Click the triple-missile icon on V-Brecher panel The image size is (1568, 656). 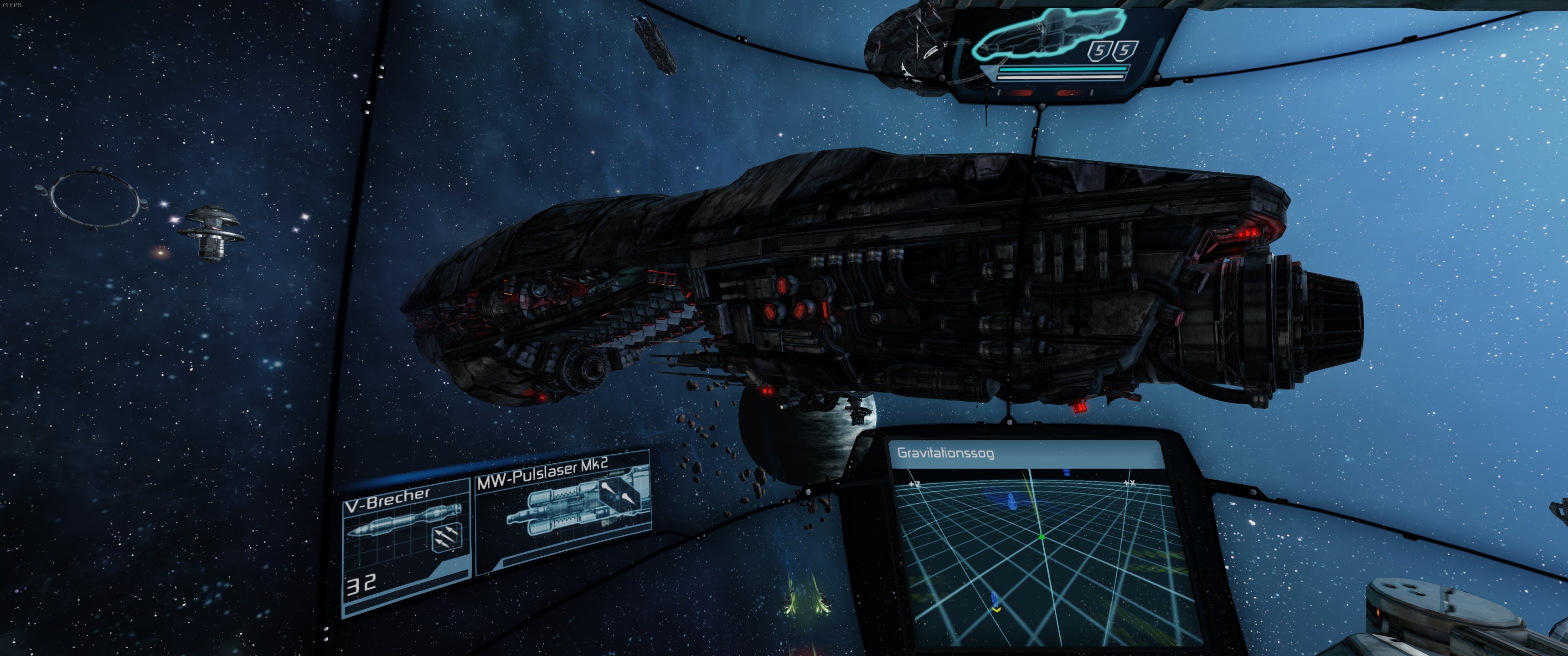[446, 538]
